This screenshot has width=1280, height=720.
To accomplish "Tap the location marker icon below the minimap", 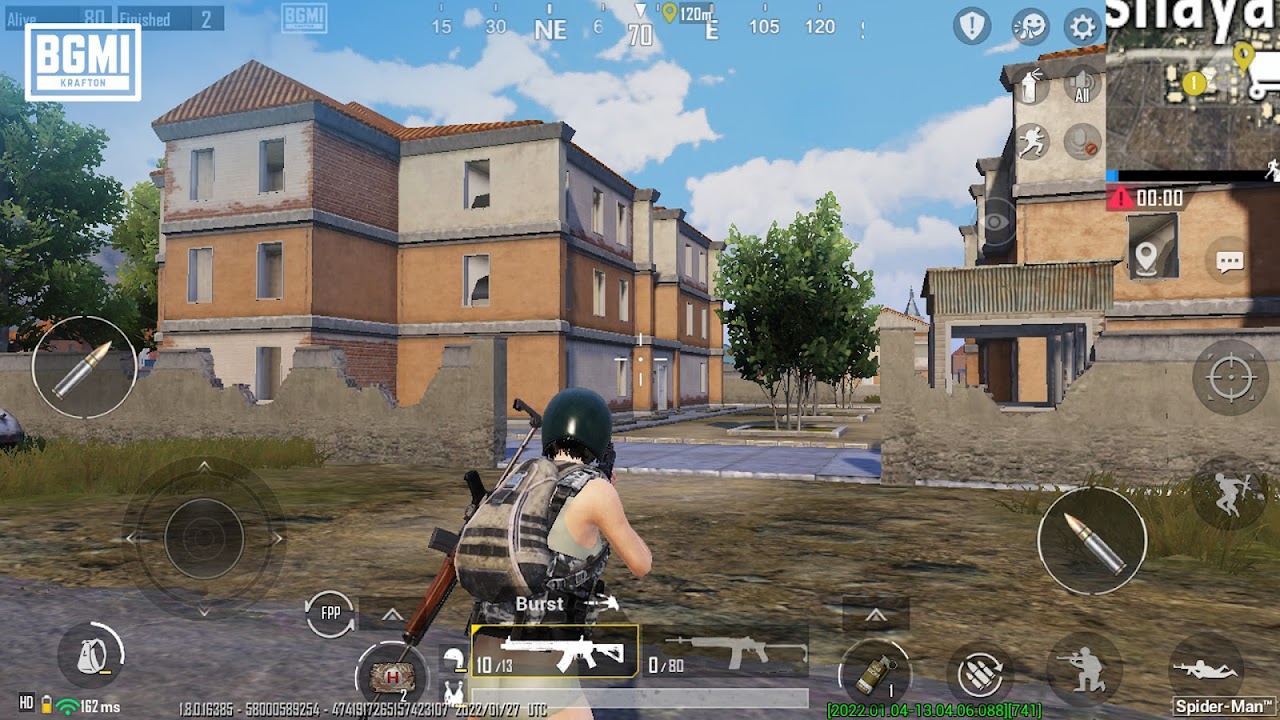I will click(1147, 257).
